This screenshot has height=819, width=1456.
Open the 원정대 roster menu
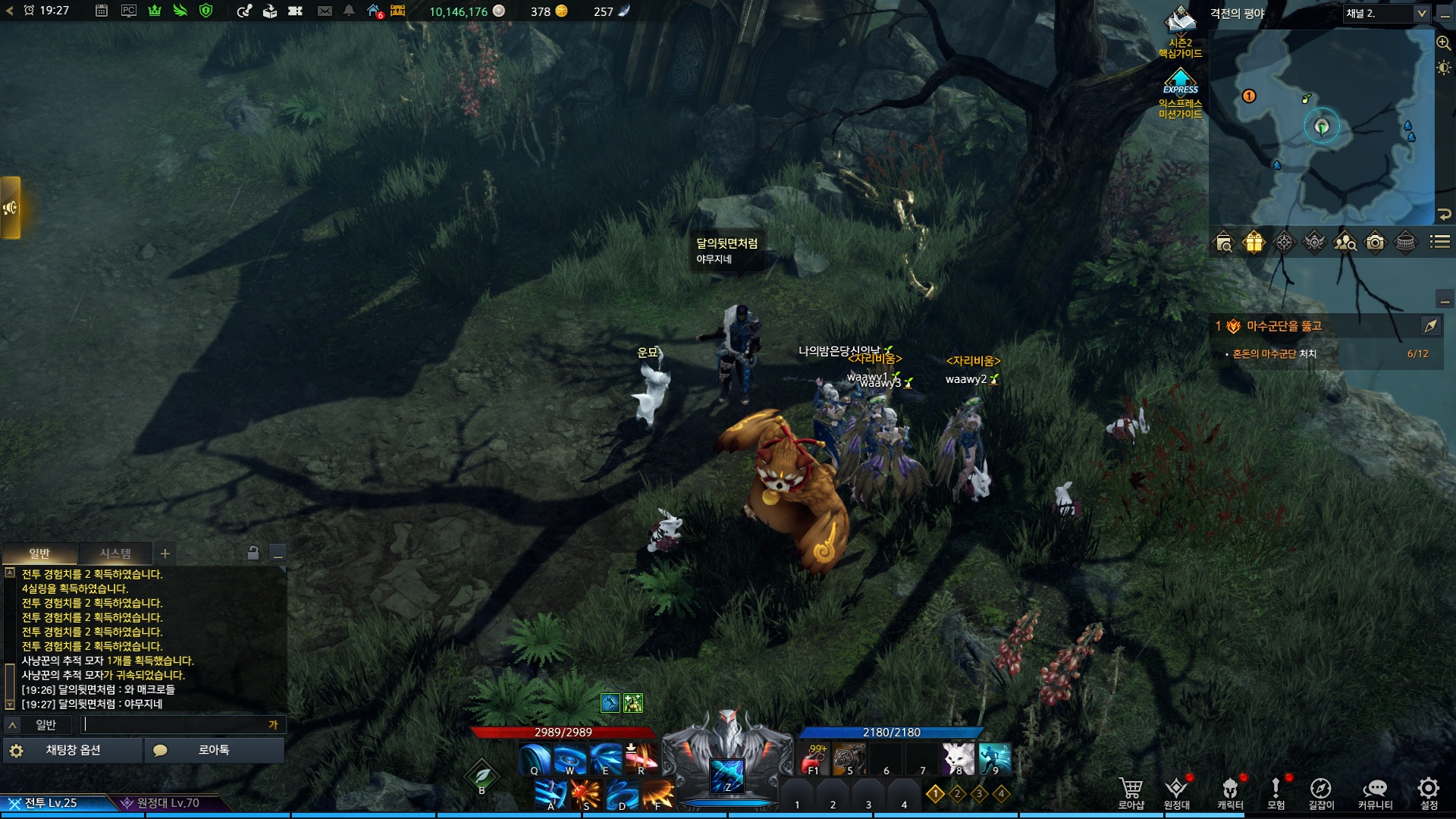(1176, 792)
